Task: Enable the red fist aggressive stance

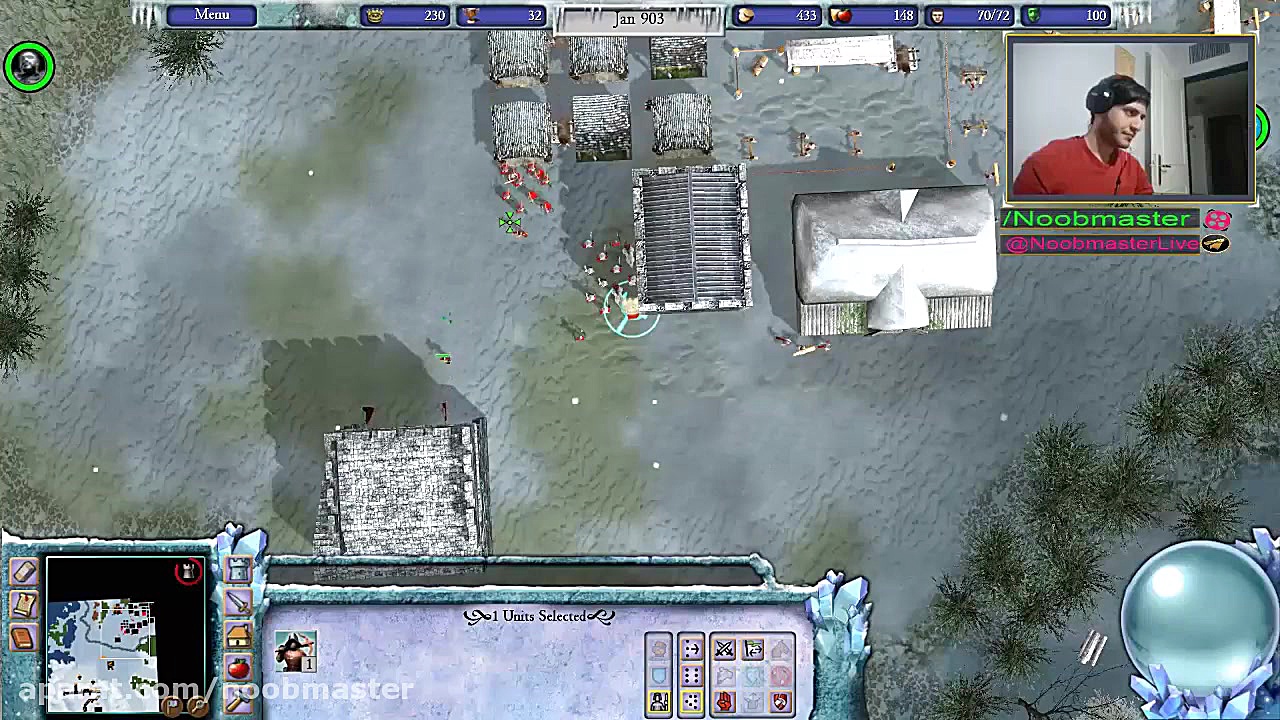Action: 724,700
